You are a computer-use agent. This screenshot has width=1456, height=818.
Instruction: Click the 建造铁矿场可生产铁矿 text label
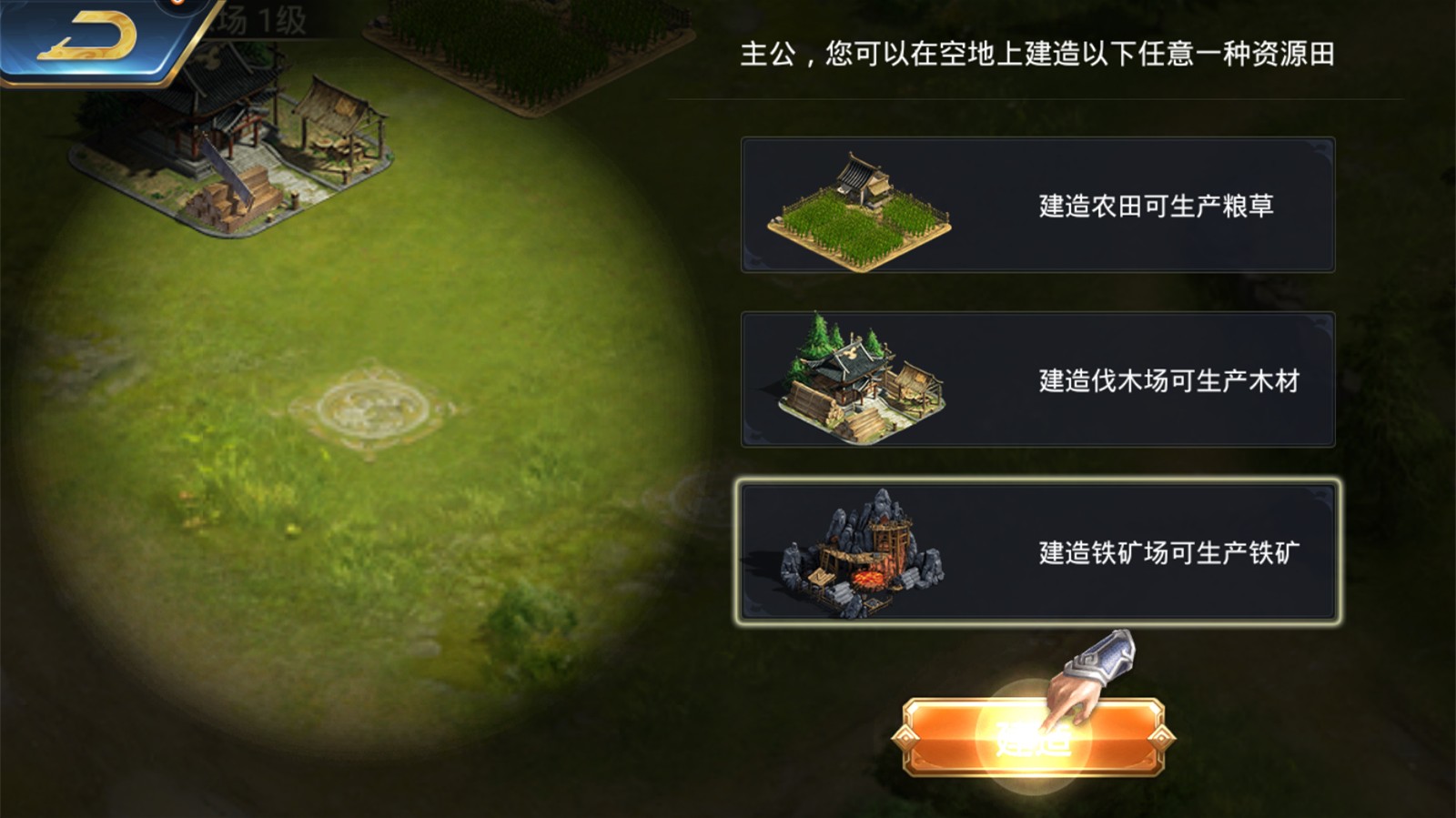coord(1167,550)
